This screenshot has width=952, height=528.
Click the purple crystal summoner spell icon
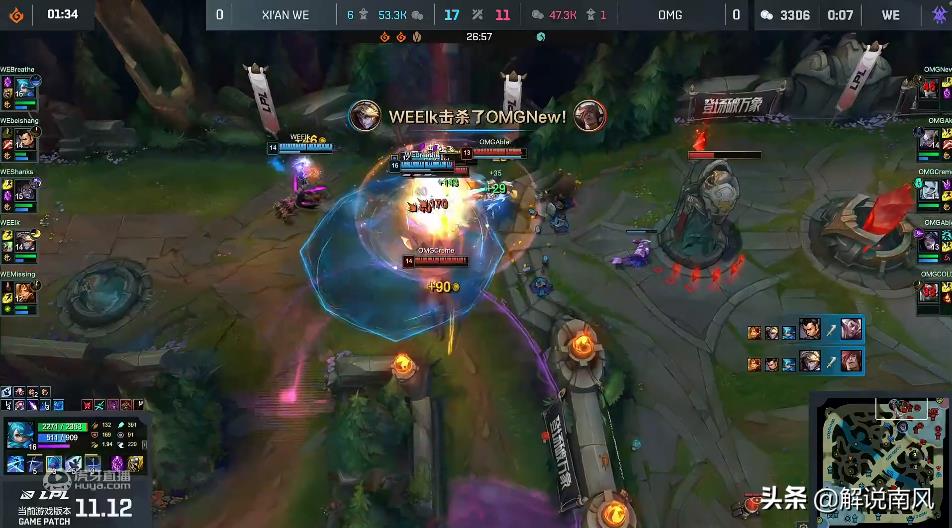pyautogui.click(x=115, y=463)
